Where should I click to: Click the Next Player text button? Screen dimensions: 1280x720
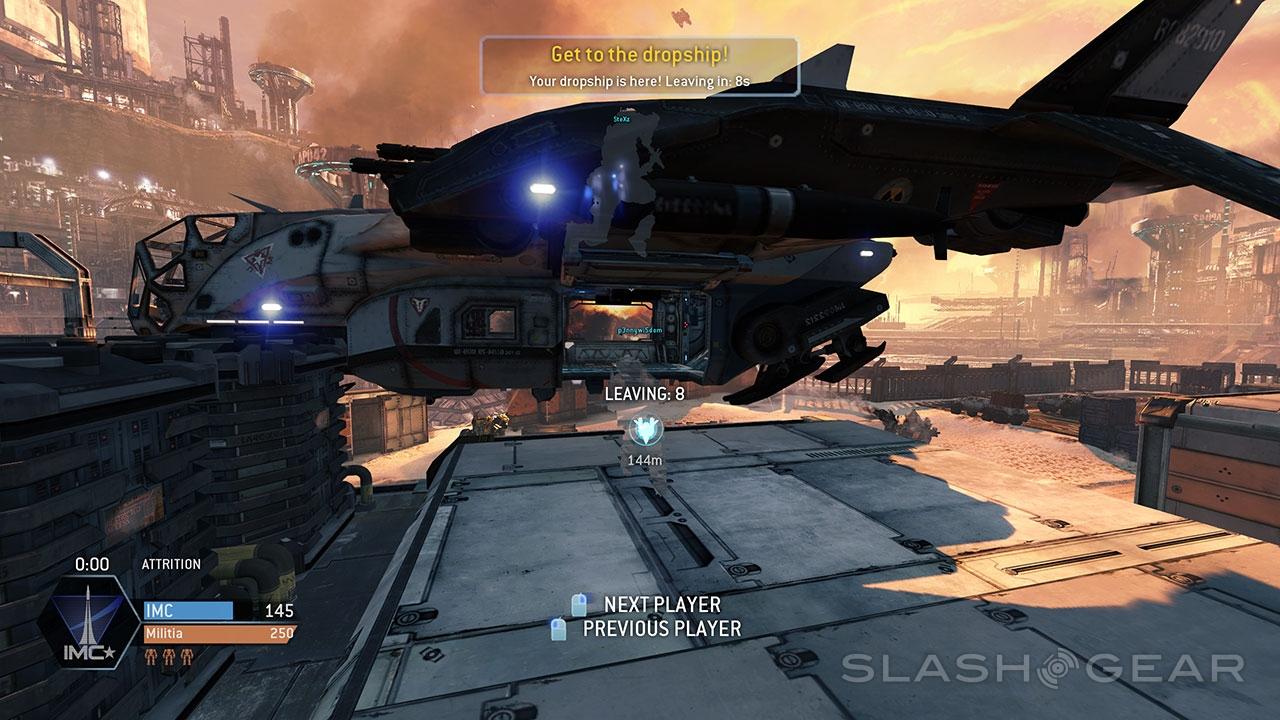(660, 604)
